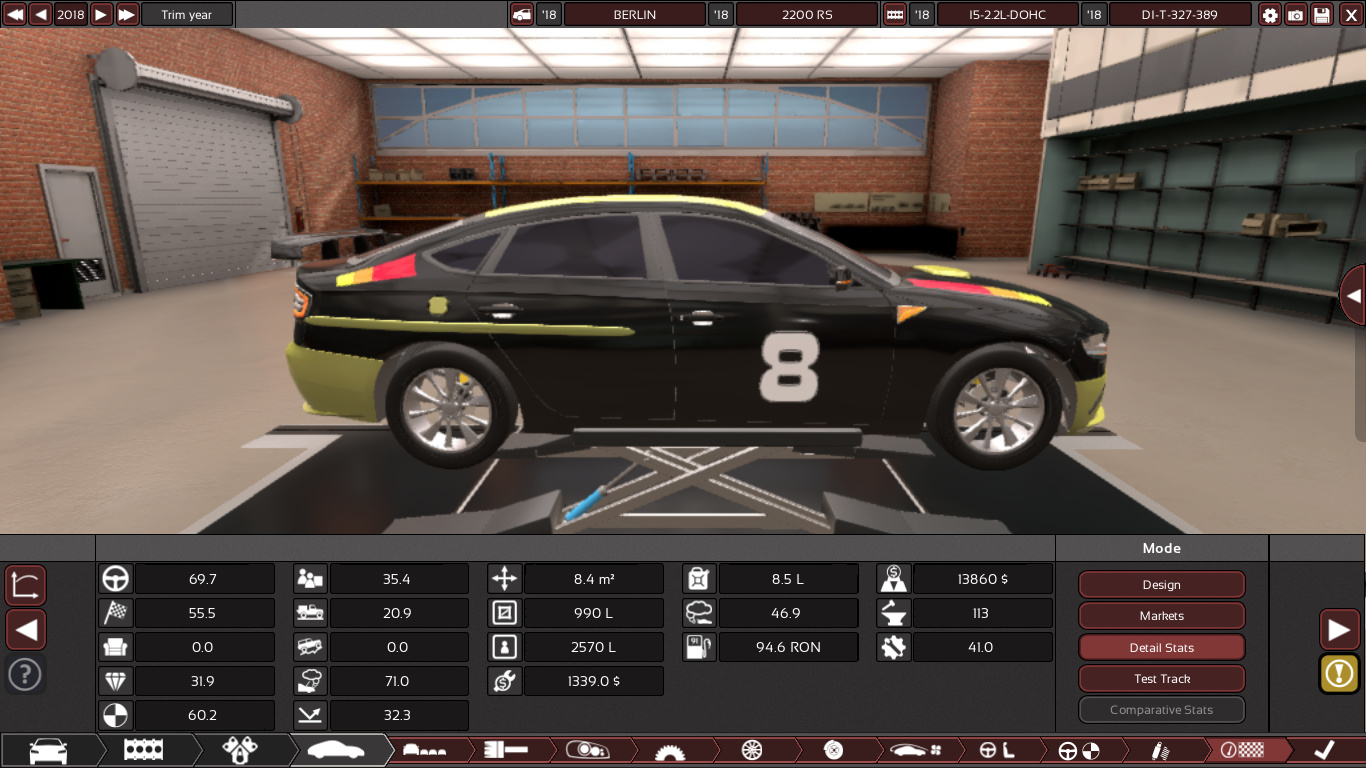Advance one year with single right arrow

(101, 15)
